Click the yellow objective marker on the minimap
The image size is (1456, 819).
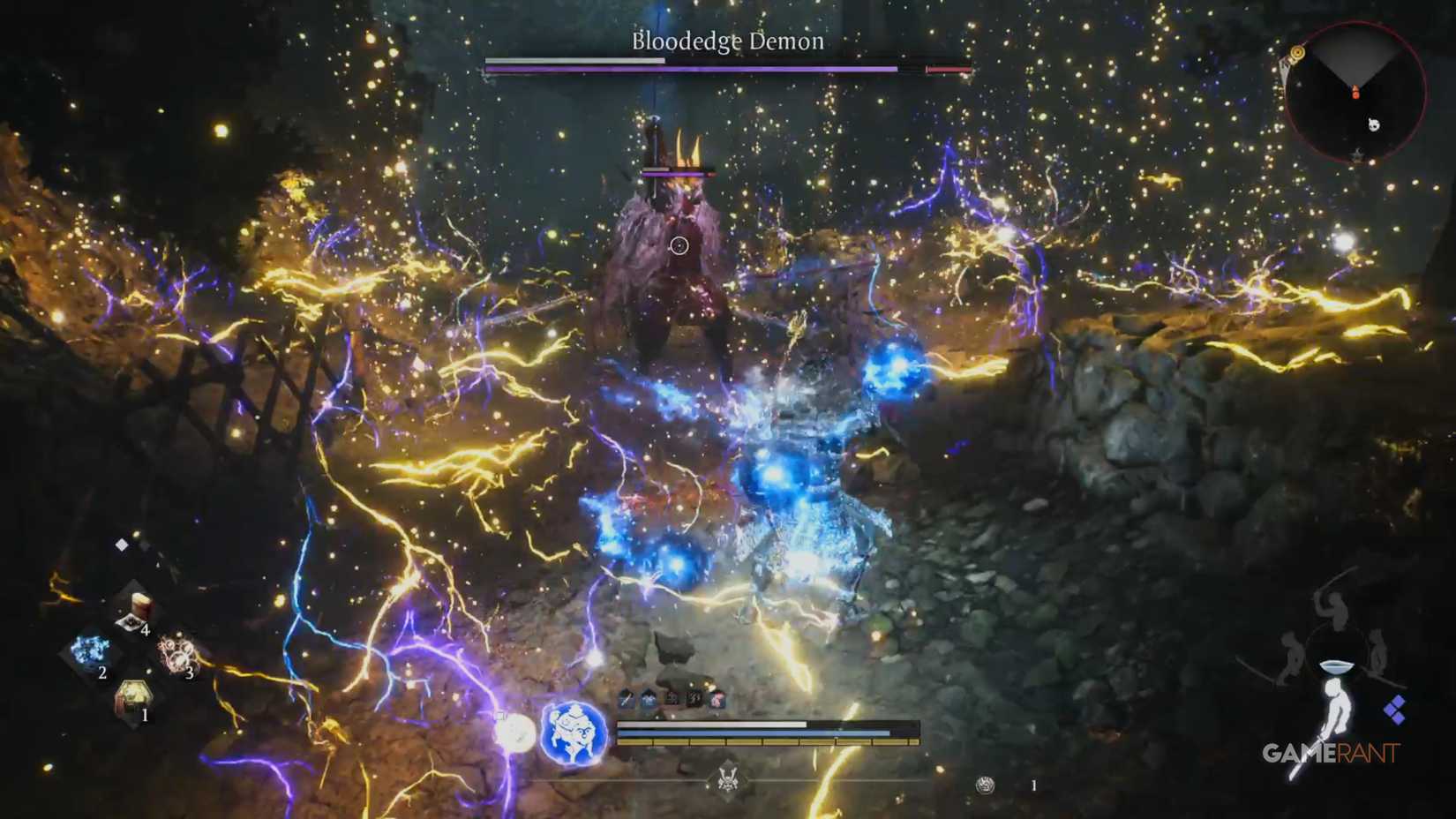tap(1296, 52)
